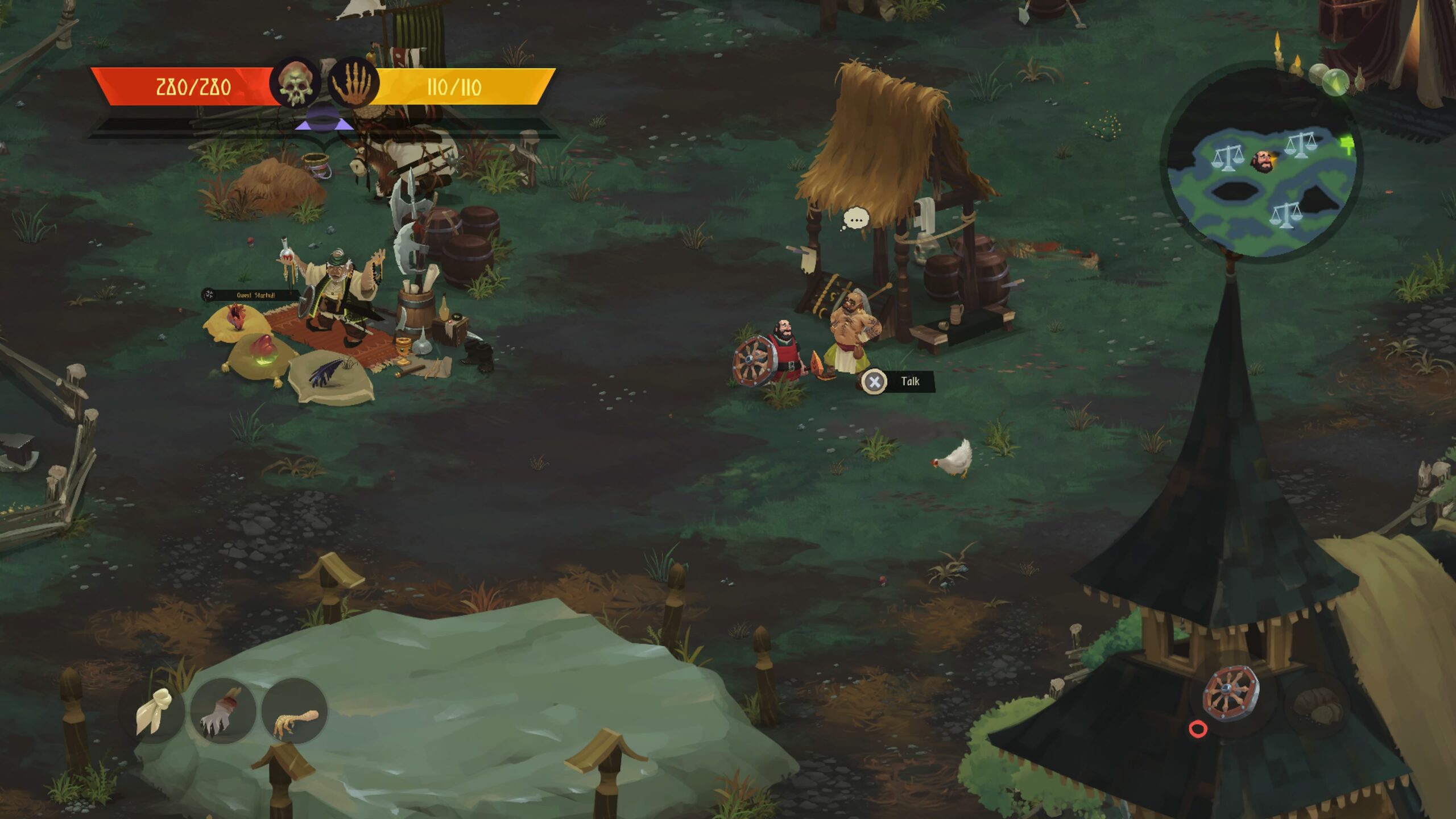
Task: Click the Quest Started notification
Action: coord(250,295)
